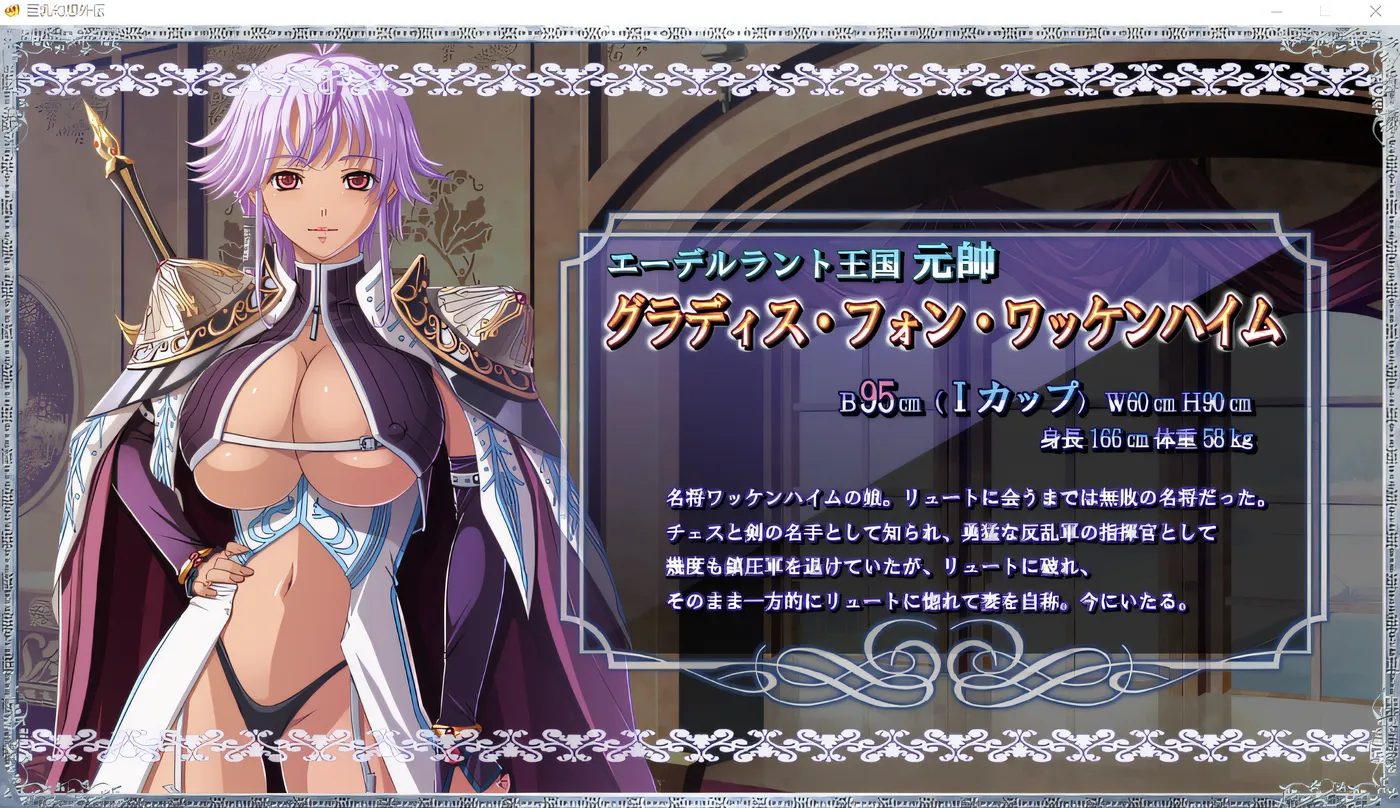This screenshot has height=808, width=1400.
Task: Click the lace border pattern at screen bottom
Action: (x=700, y=745)
